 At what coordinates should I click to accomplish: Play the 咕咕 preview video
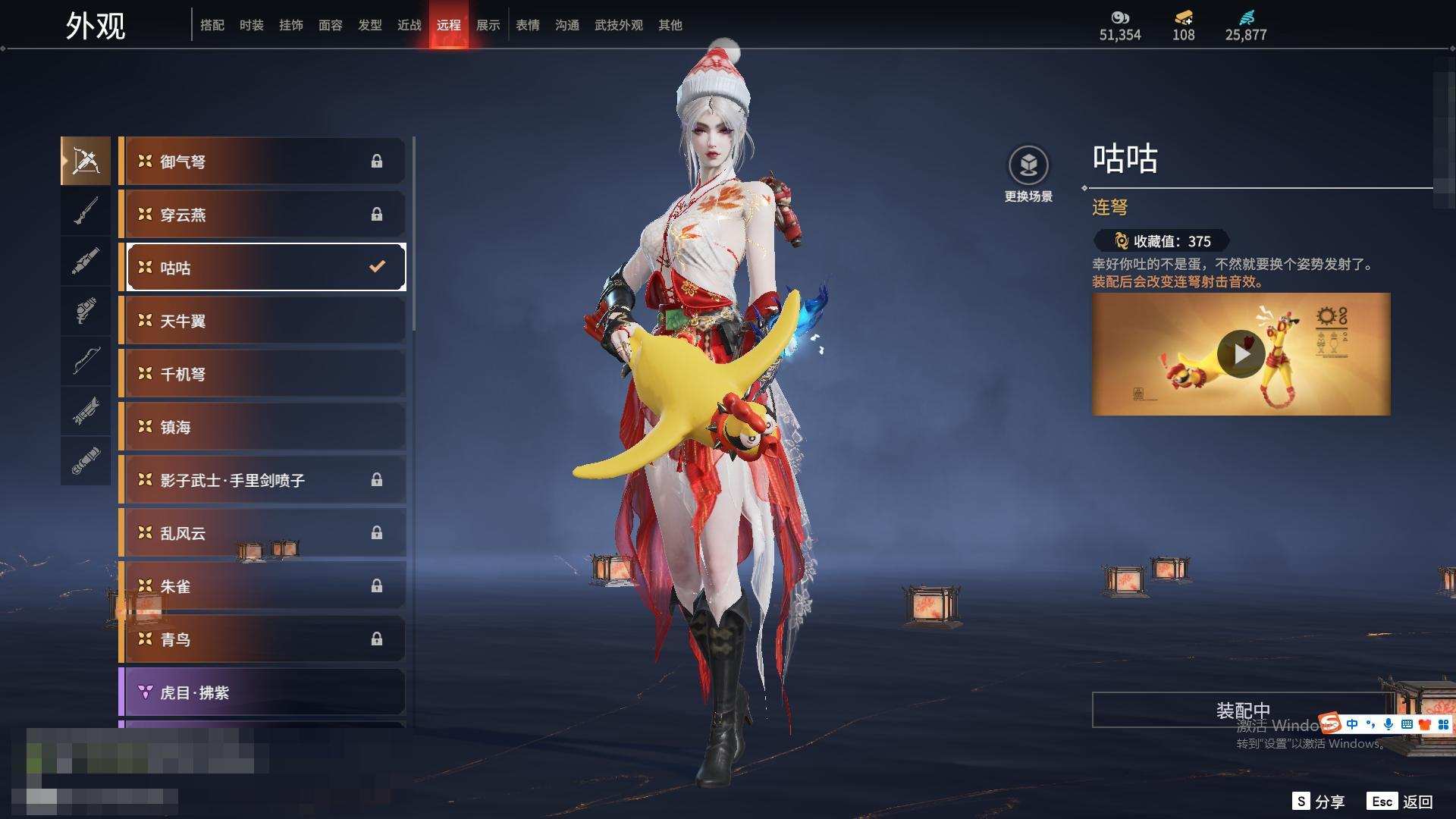click(1241, 353)
